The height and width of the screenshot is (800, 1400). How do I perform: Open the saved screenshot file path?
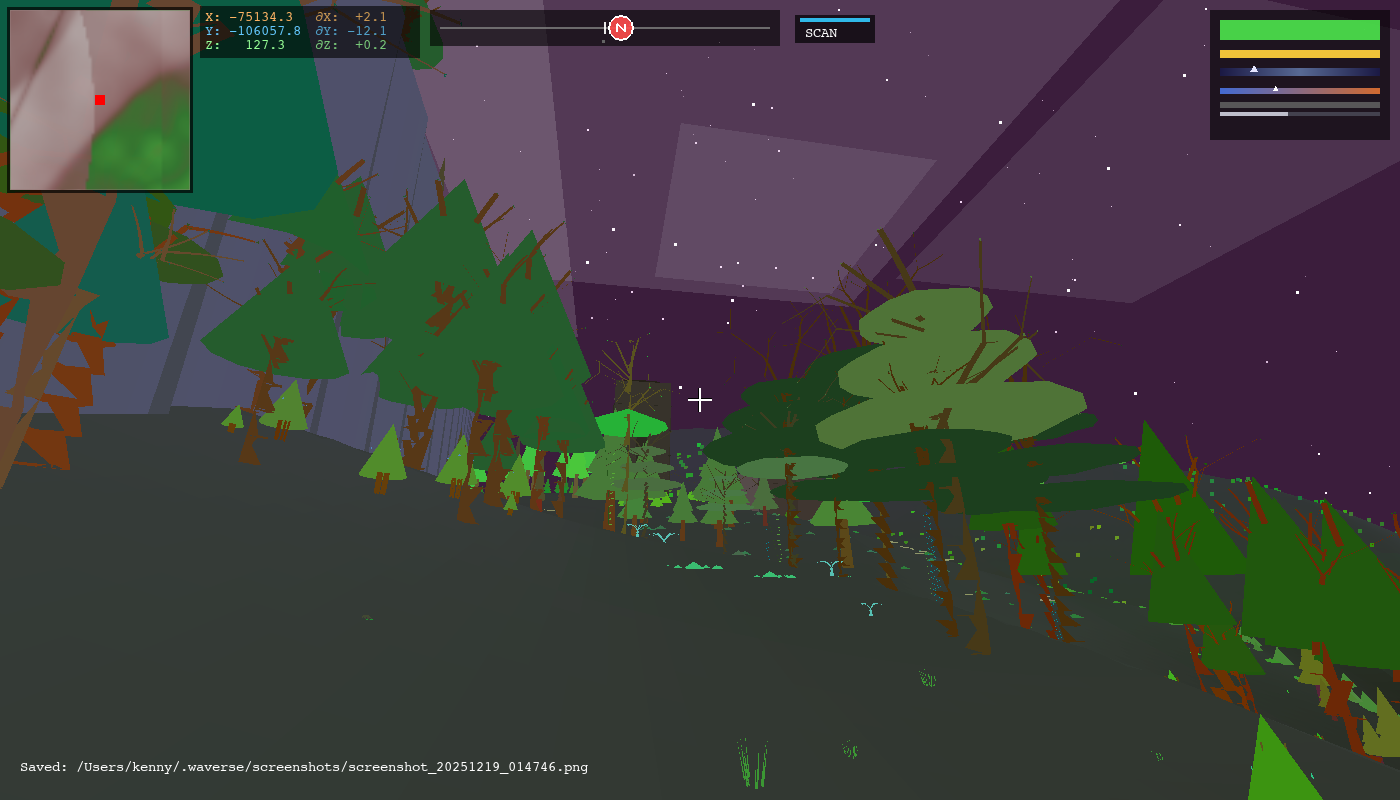tap(330, 767)
